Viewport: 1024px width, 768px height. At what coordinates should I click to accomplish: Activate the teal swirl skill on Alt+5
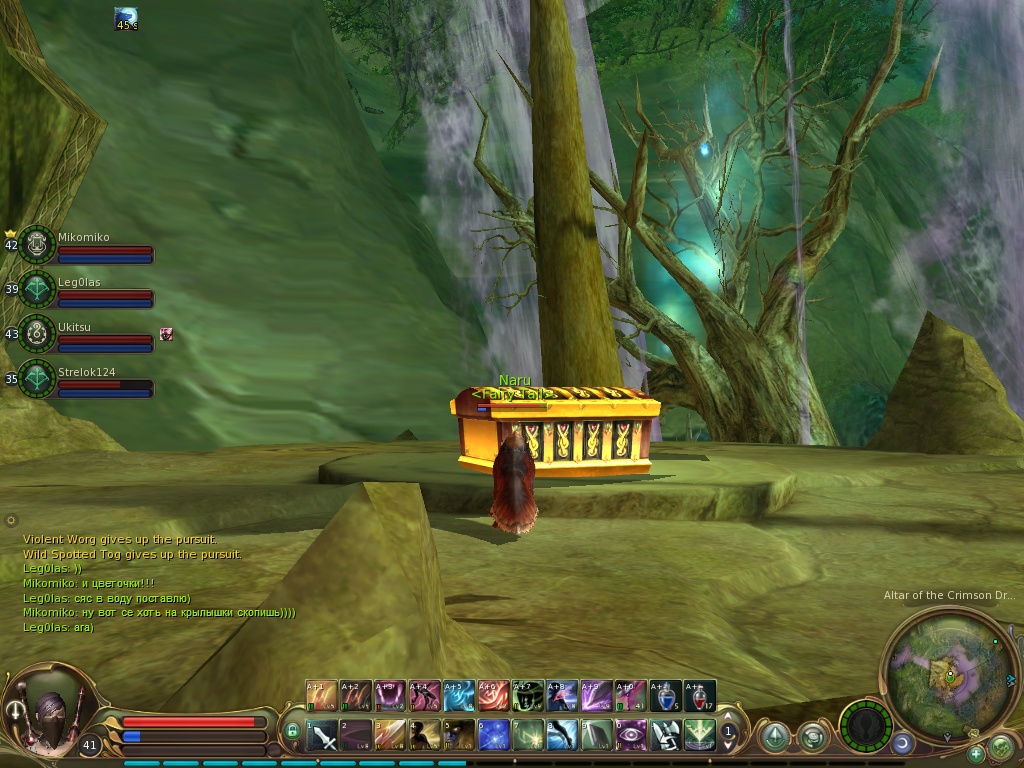(460, 696)
